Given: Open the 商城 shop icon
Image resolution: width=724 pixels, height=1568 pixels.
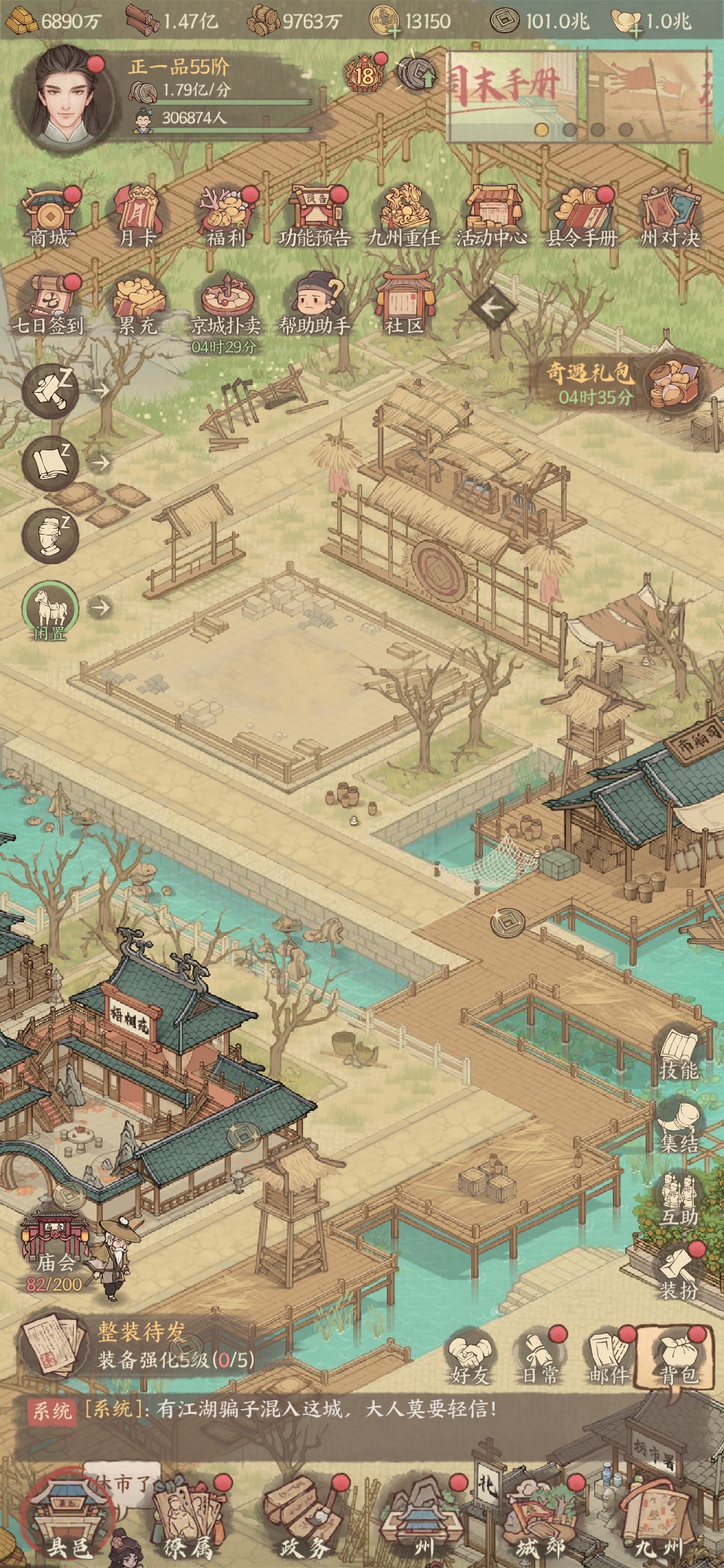Looking at the screenshot, I should pos(49,216).
